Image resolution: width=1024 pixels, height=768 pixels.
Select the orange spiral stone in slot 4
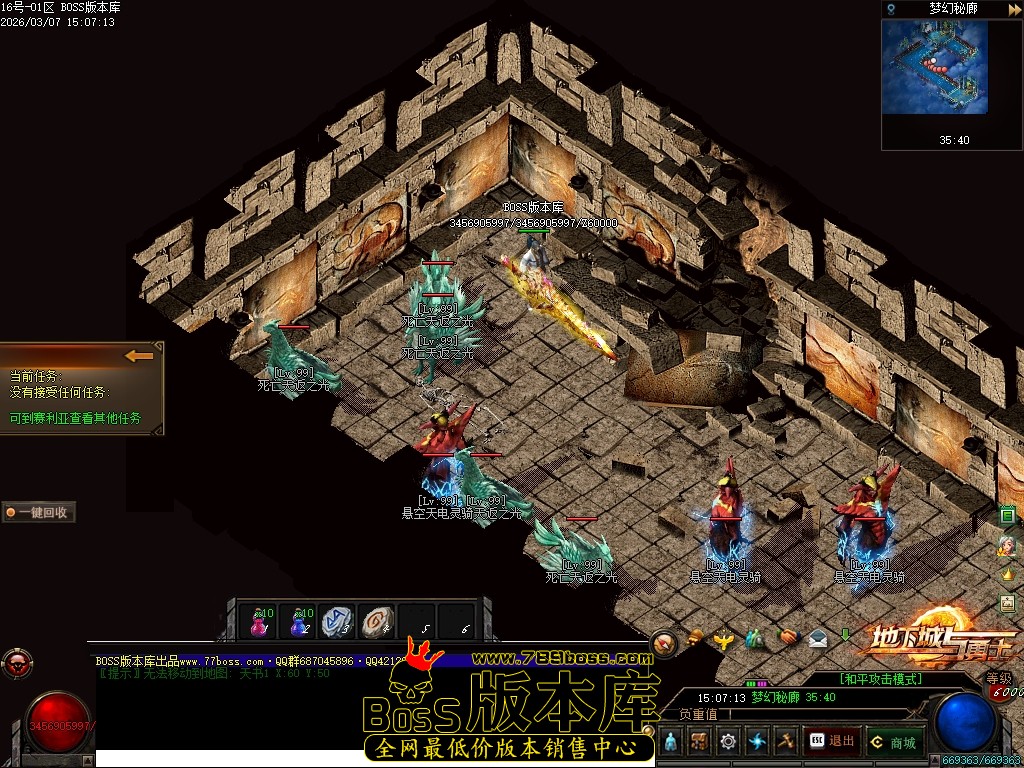pos(377,621)
